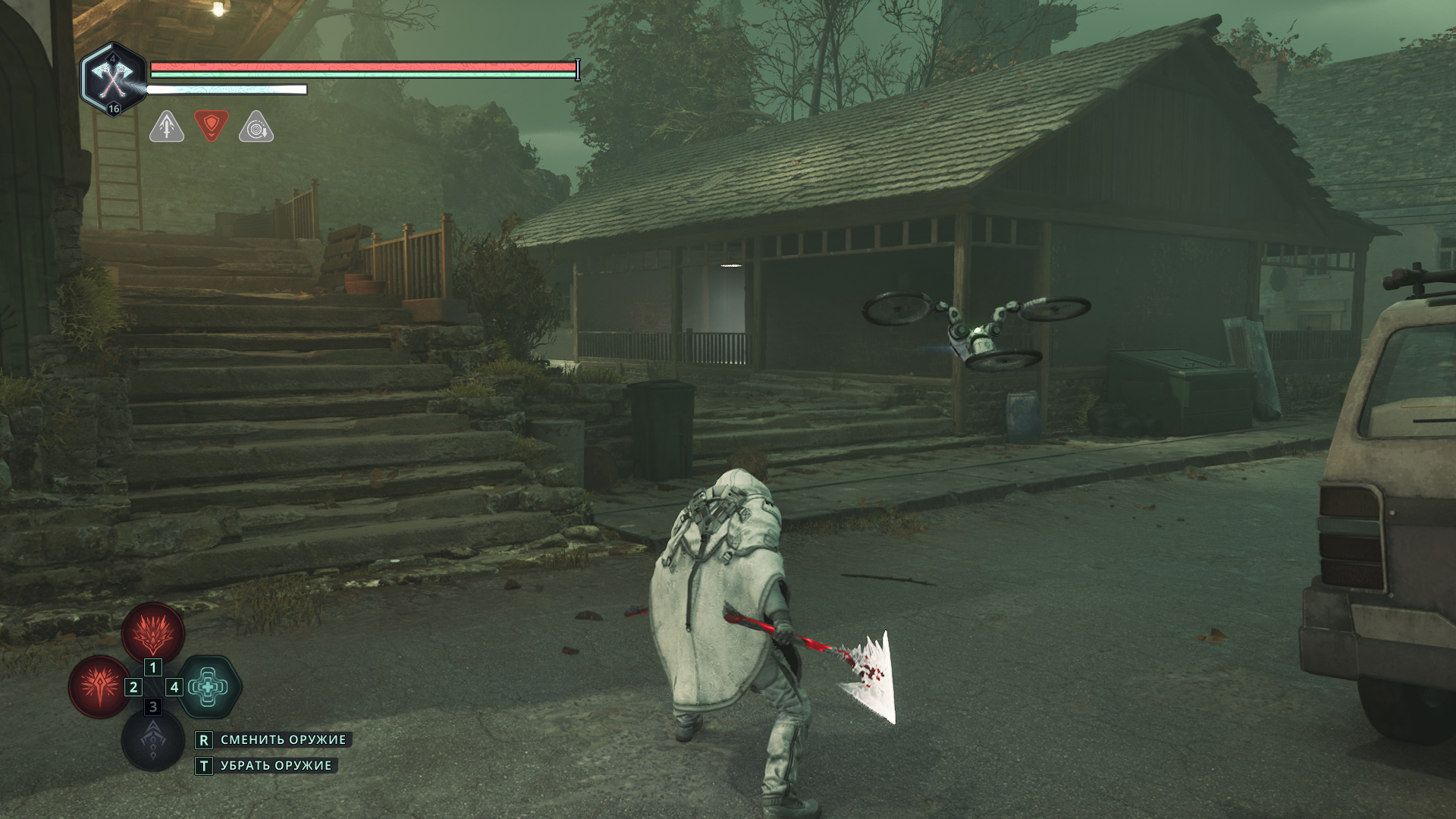Use the red starburst ability in slot 2
This screenshot has height=819, width=1456.
(x=99, y=686)
